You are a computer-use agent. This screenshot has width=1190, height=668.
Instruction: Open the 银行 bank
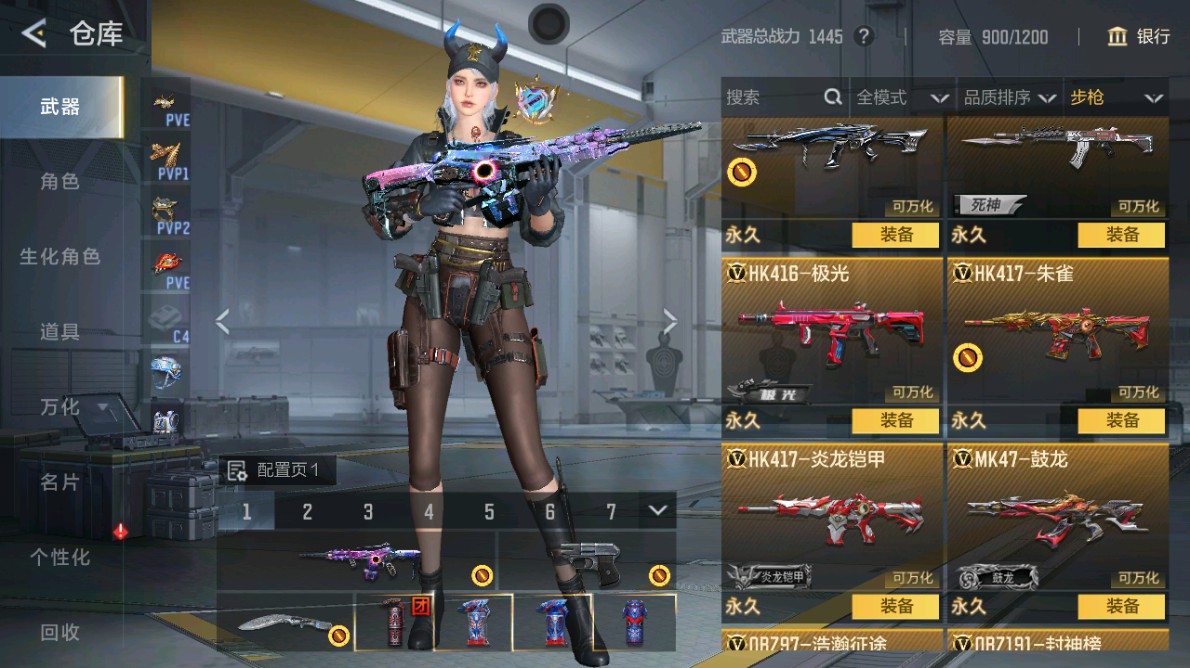coord(1139,37)
